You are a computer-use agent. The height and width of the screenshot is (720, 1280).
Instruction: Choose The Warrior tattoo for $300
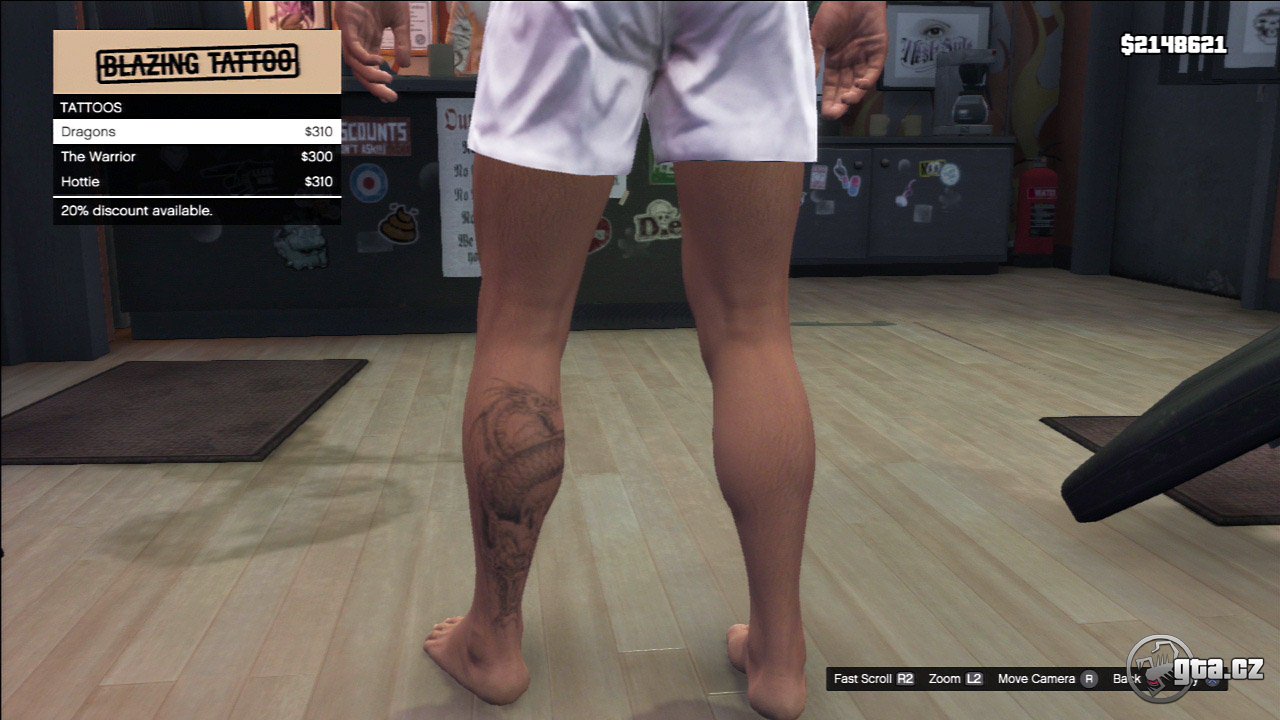[x=196, y=157]
